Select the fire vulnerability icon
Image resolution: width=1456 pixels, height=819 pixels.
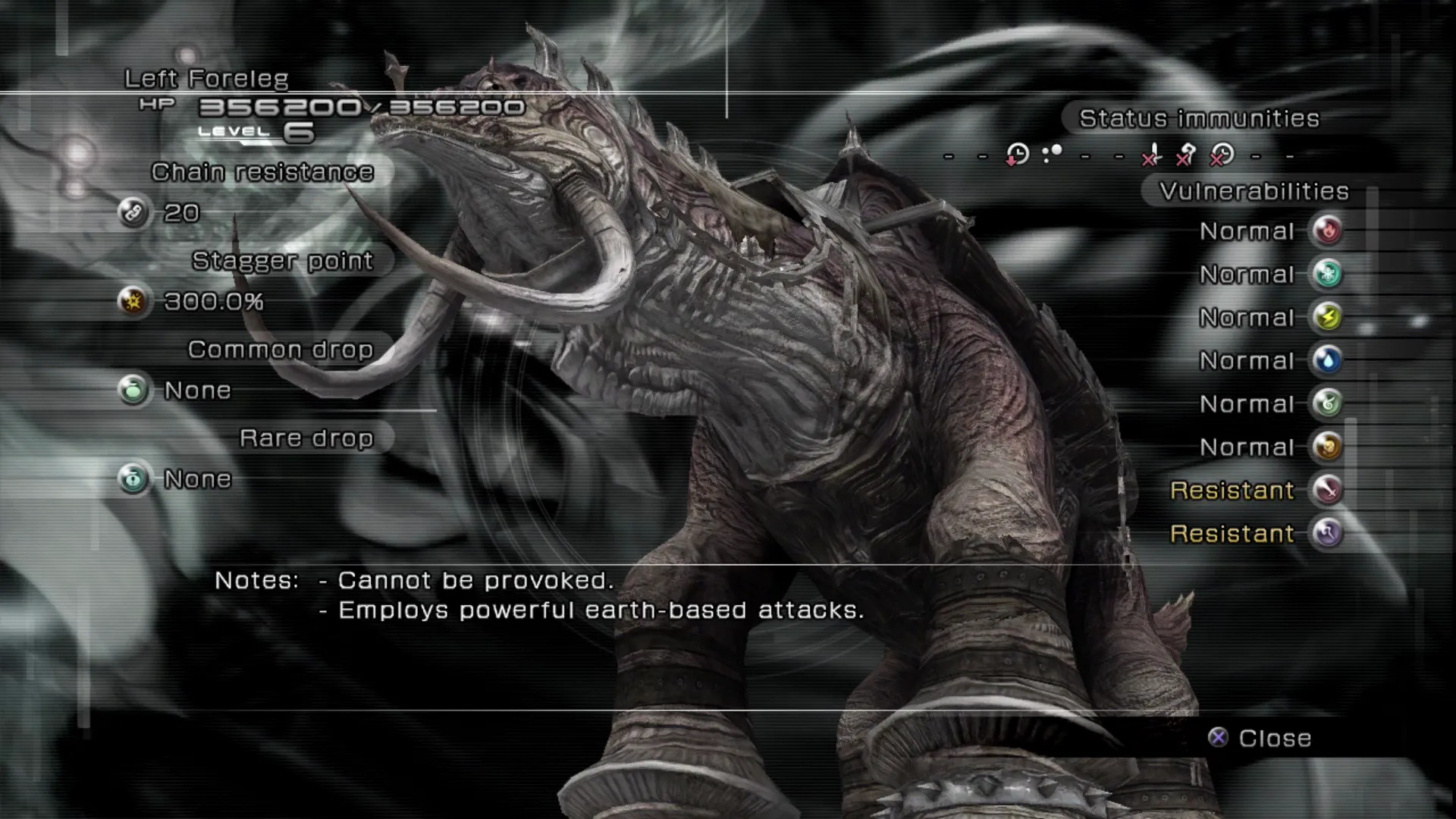pyautogui.click(x=1327, y=231)
